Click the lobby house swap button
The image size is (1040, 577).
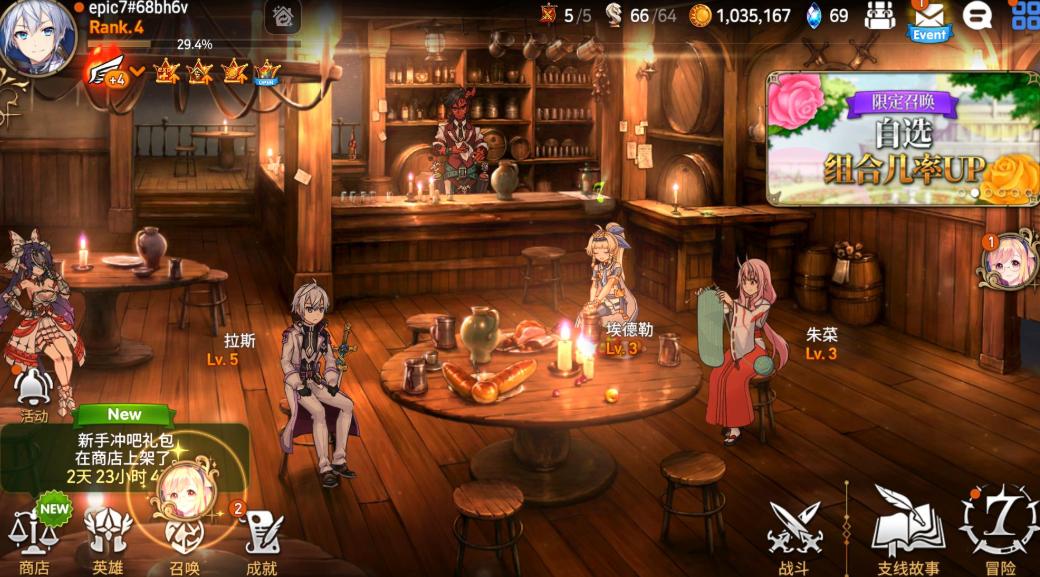(284, 16)
